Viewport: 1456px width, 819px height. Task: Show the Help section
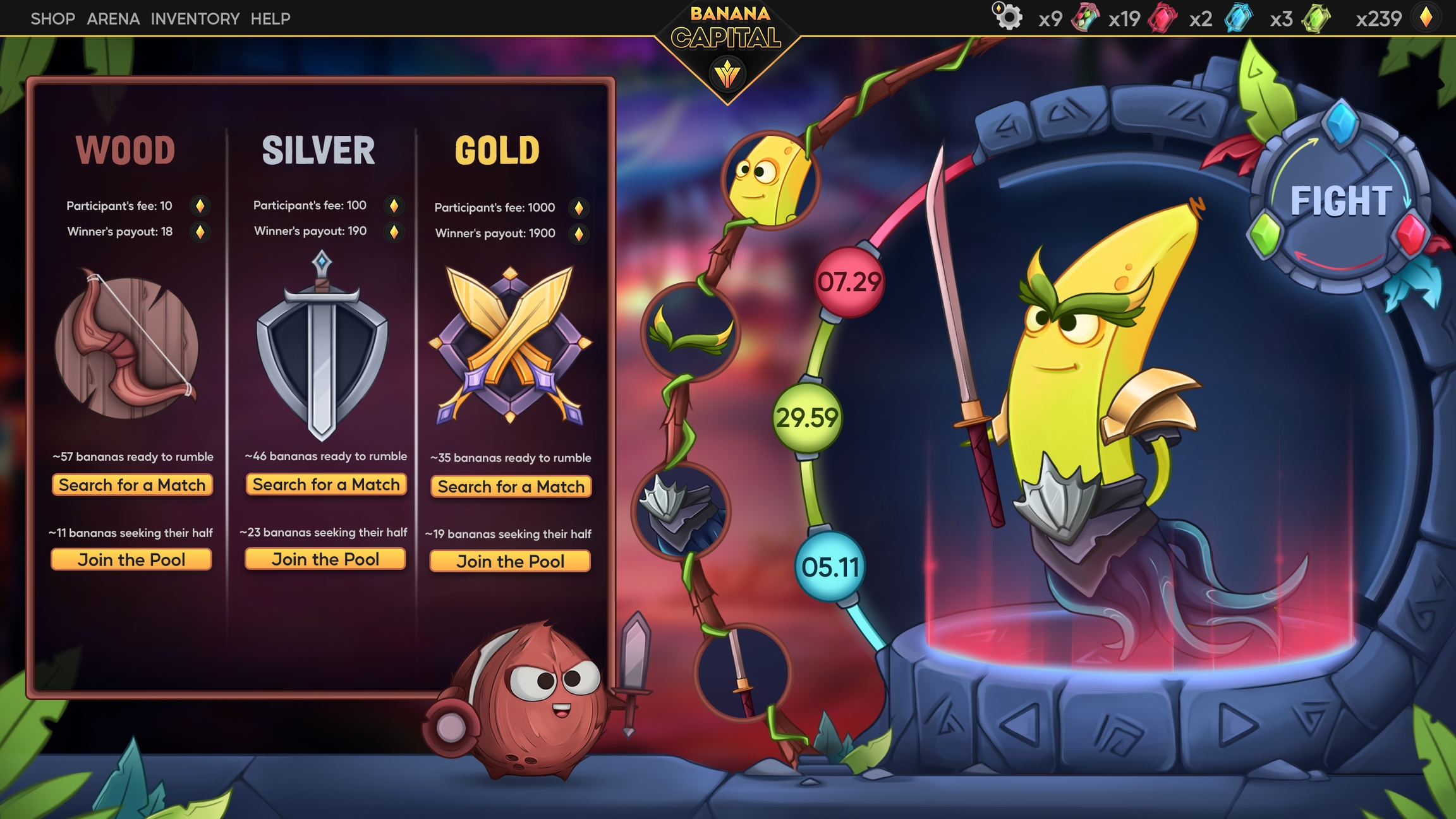pos(270,19)
